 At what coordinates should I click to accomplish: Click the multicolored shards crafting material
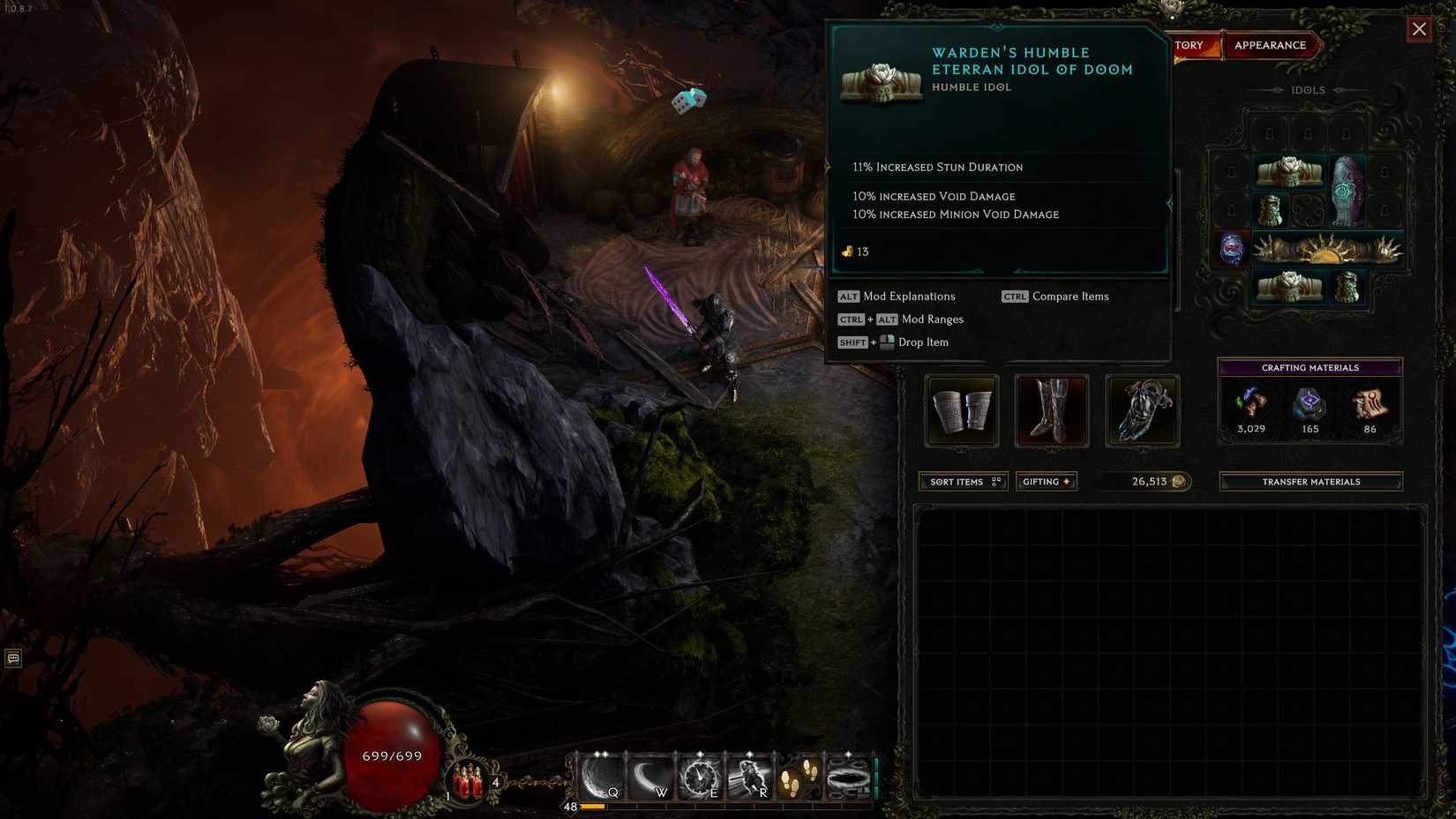click(x=1250, y=404)
